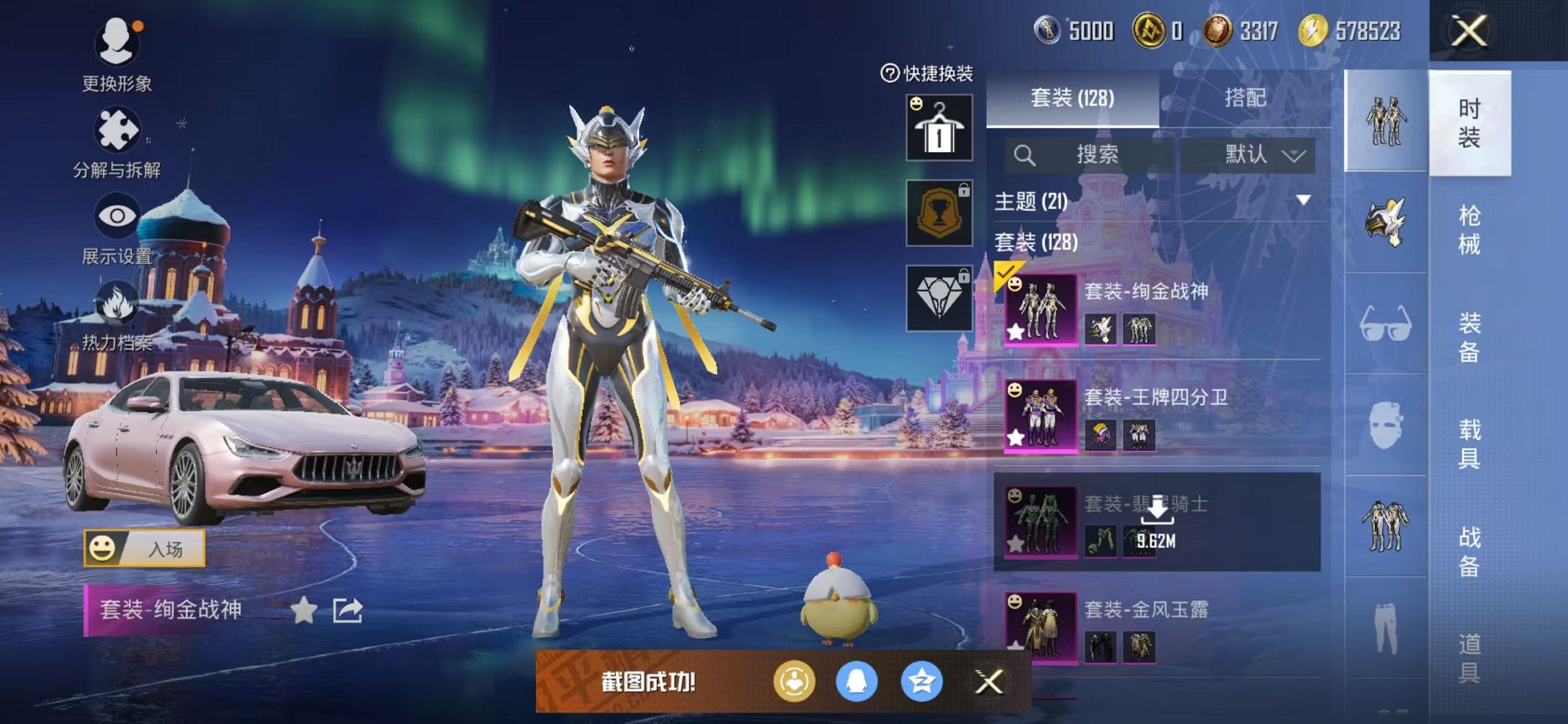Viewport: 1568px width, 724px height.
Task: Open the 枪械 firearms category
Action: 1469,229
